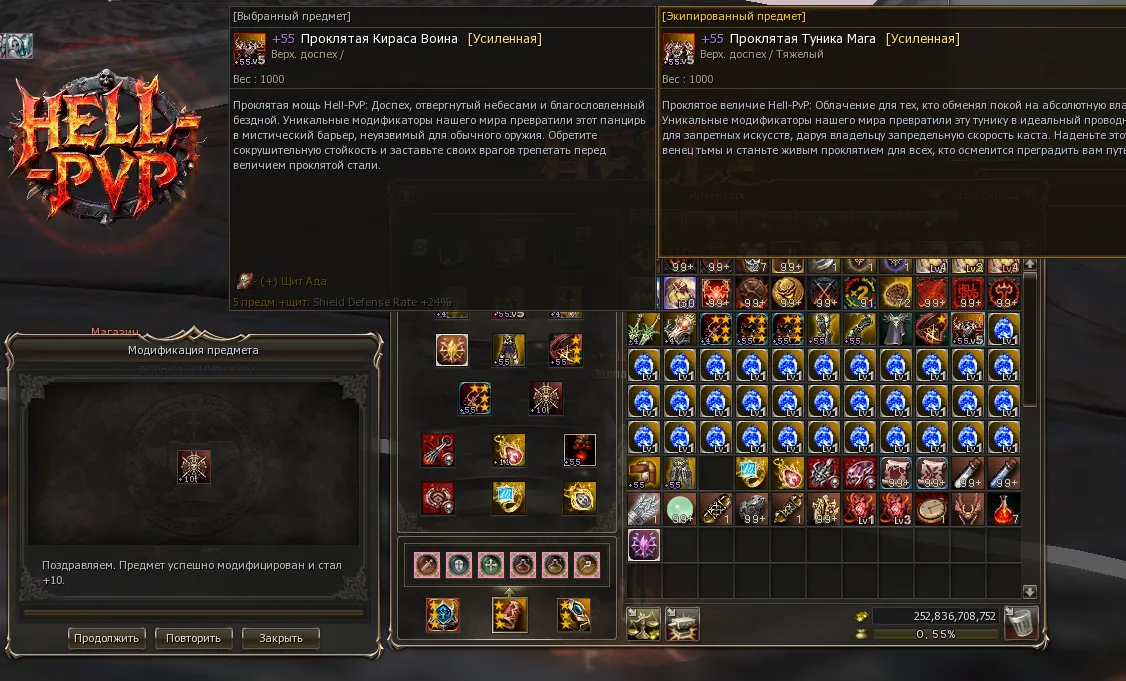Click the Магазин shop label
This screenshot has width=1126, height=681.
pyautogui.click(x=114, y=332)
